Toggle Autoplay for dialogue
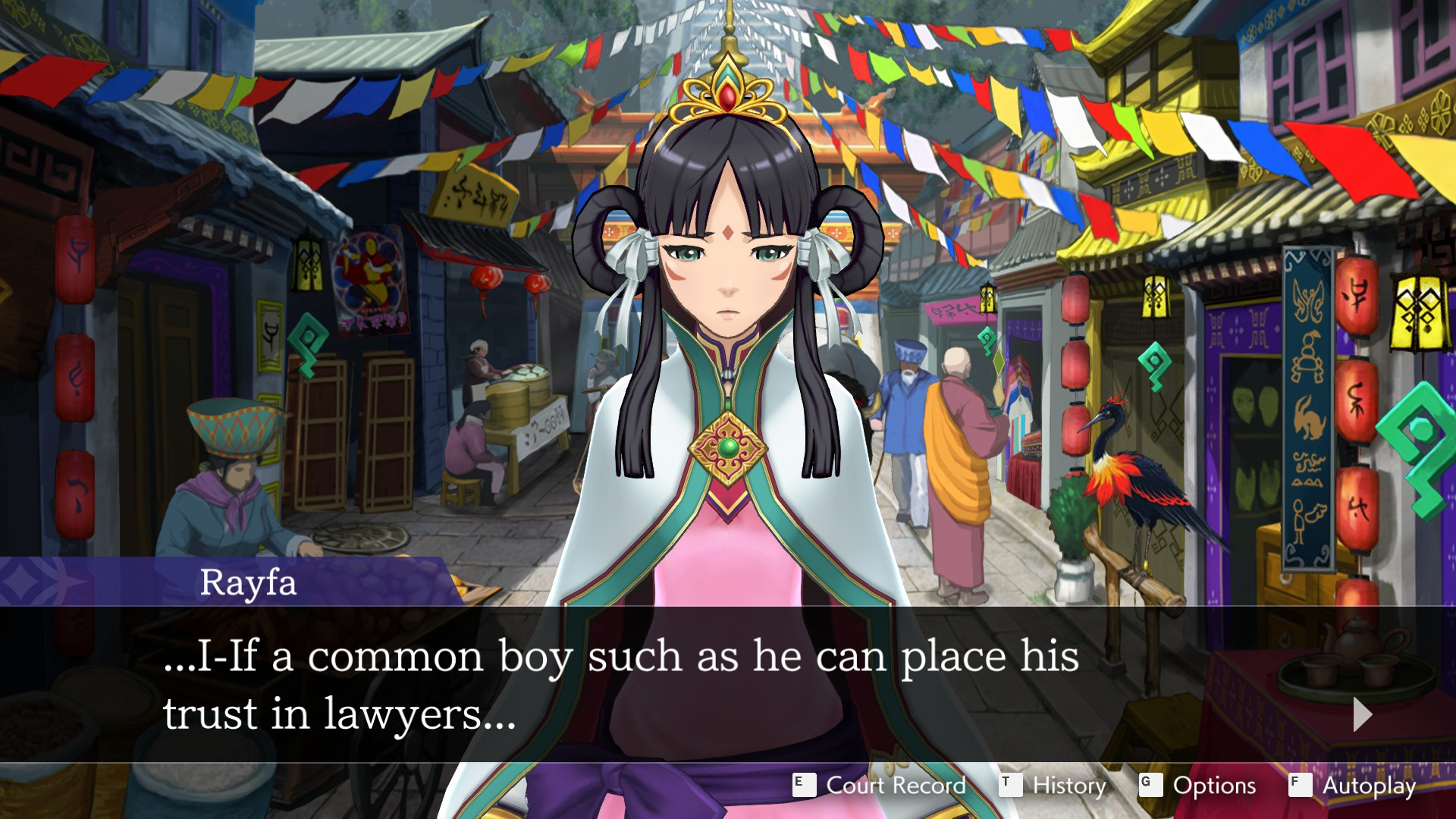This screenshot has width=1456, height=819. click(1352, 786)
